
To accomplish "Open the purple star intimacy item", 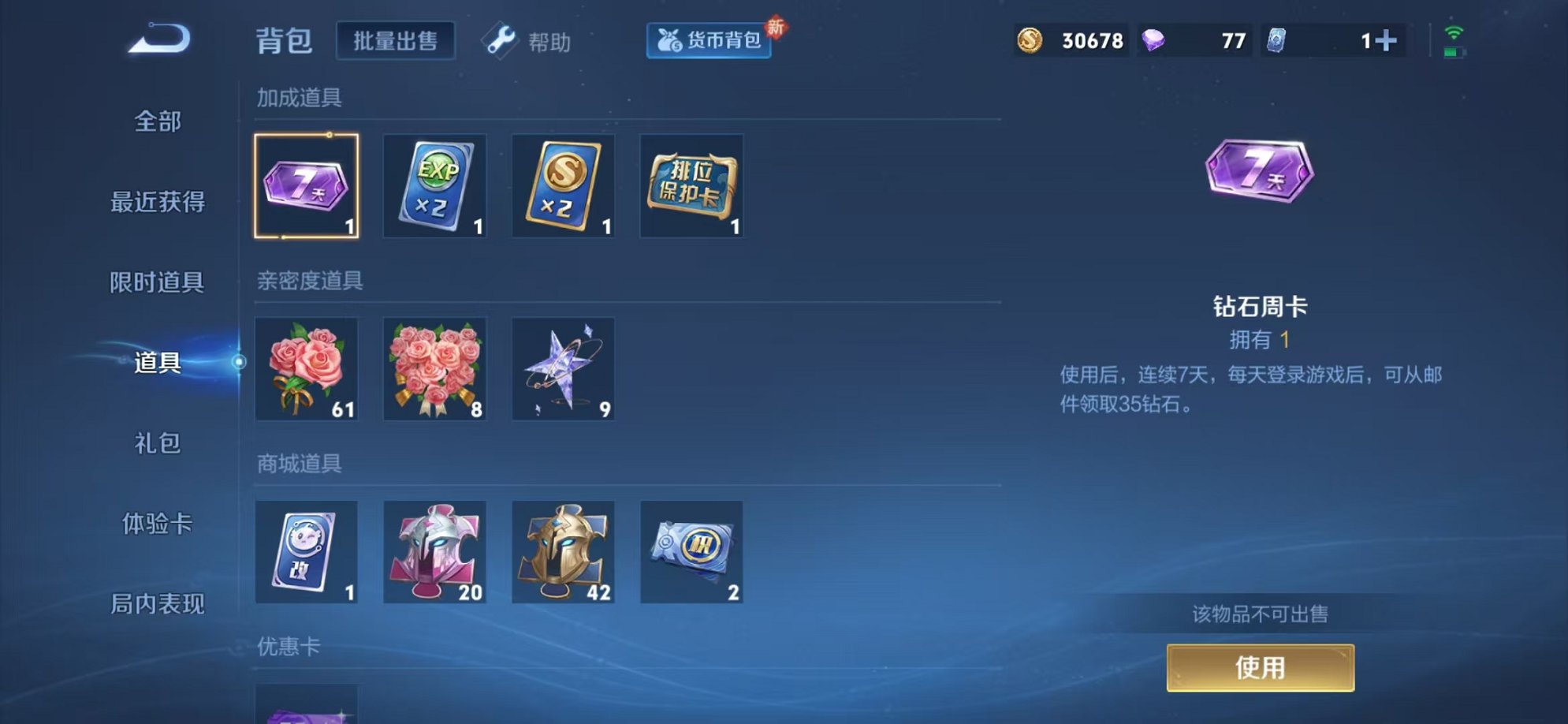I will click(562, 369).
